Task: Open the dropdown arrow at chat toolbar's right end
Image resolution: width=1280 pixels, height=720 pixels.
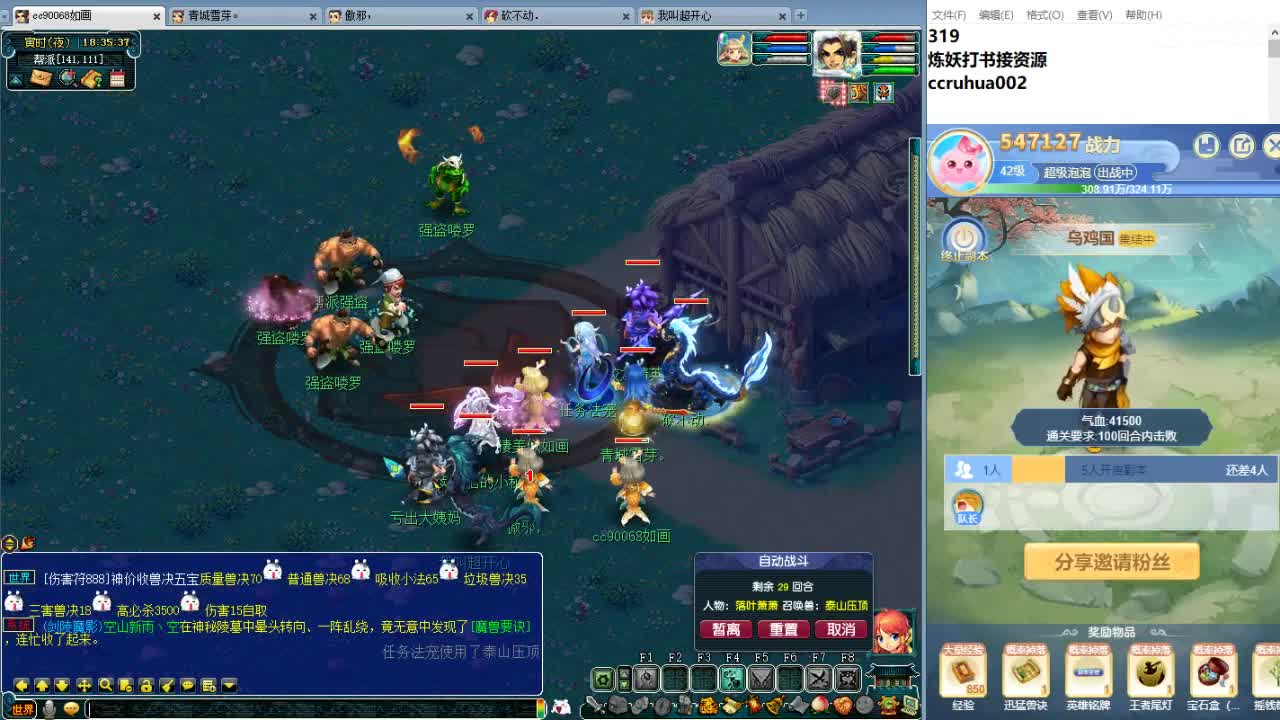Action: (228, 686)
